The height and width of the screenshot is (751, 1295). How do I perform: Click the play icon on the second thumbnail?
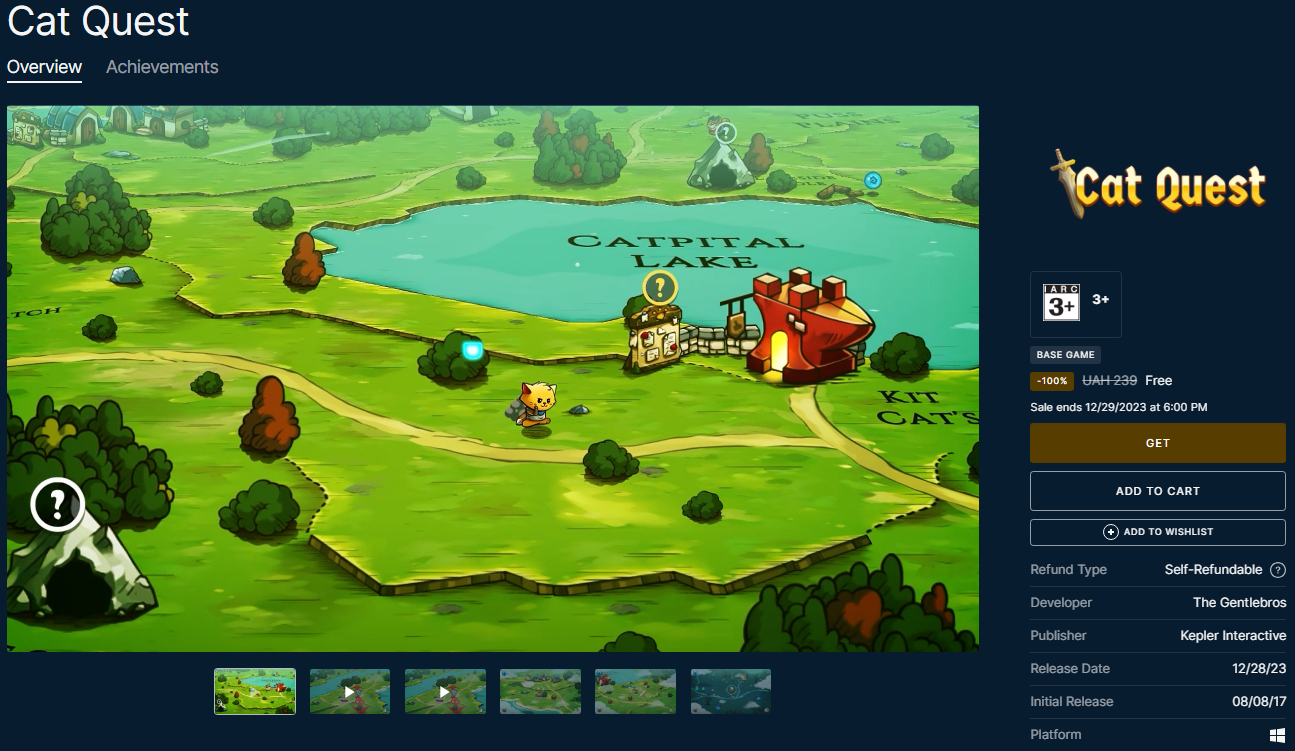click(349, 691)
